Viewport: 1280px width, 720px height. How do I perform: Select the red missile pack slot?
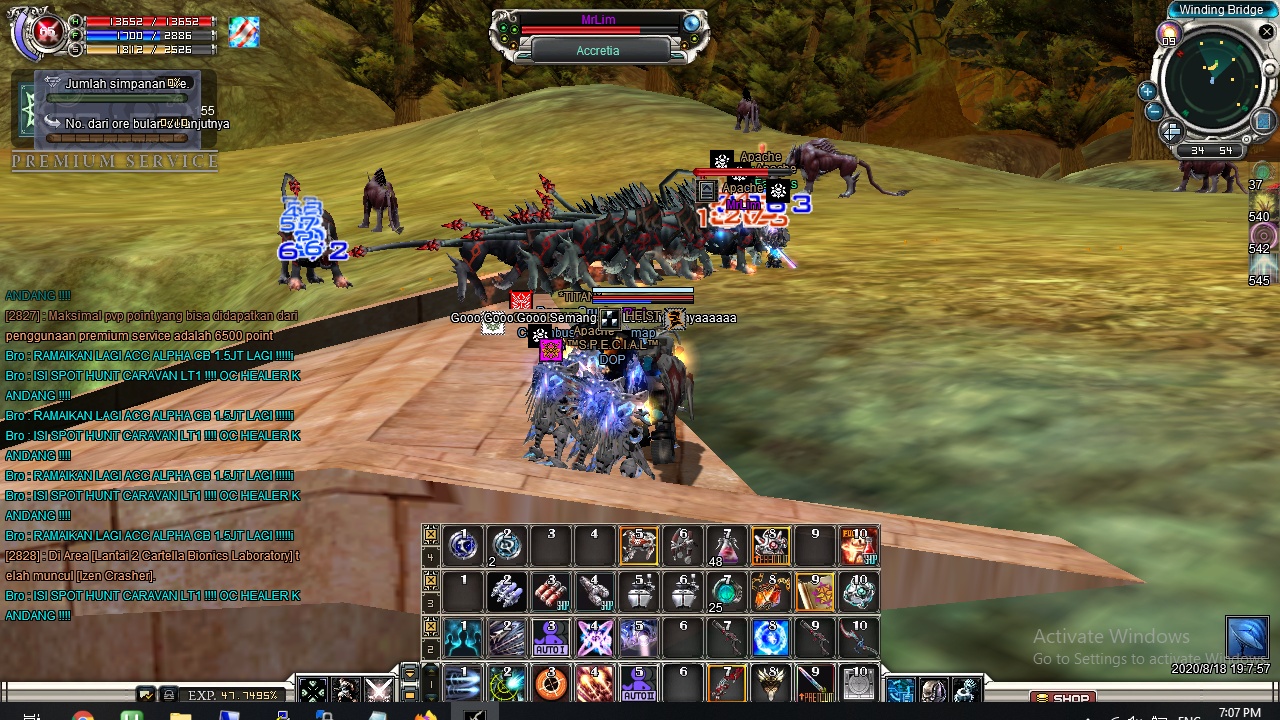tap(550, 592)
